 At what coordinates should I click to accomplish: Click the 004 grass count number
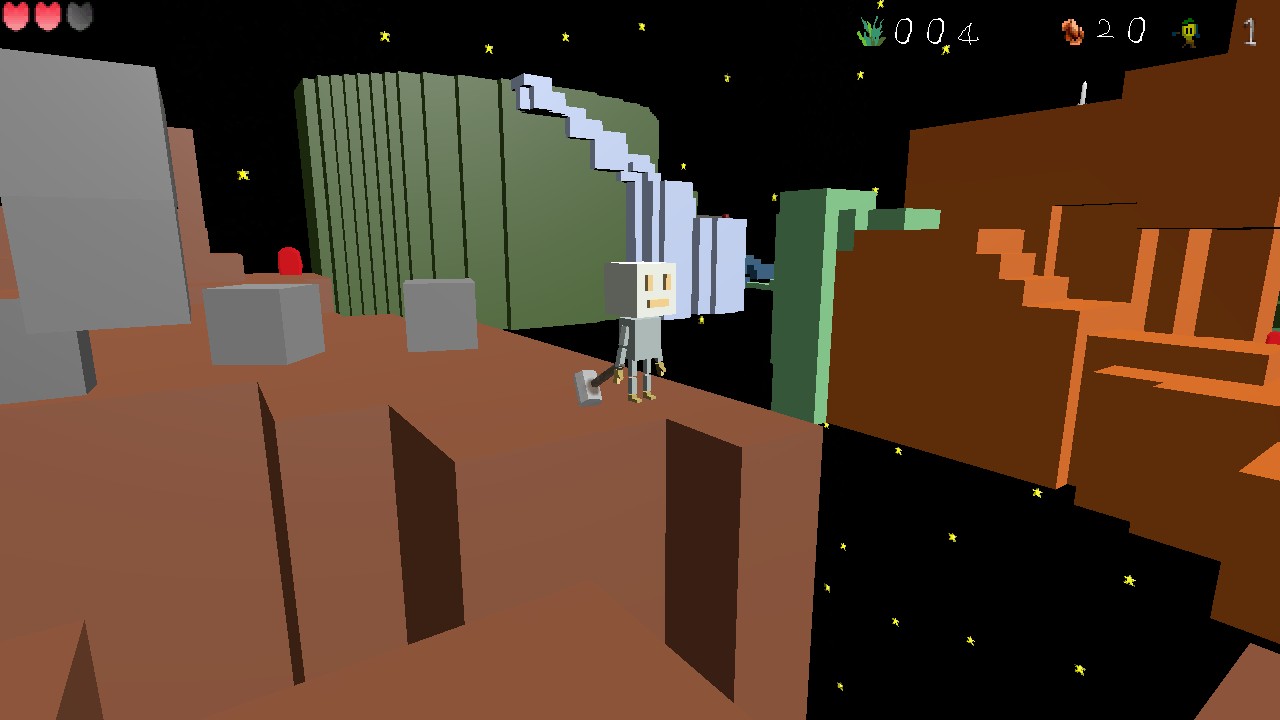(938, 32)
